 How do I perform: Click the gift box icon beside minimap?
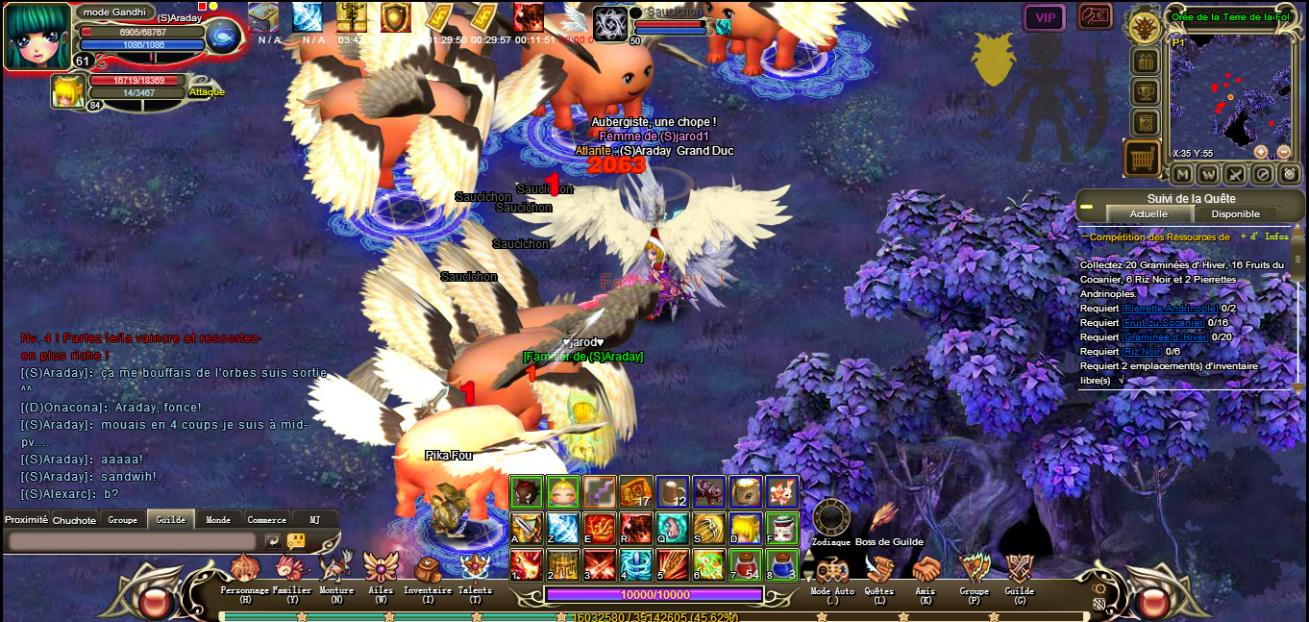[x=1144, y=61]
